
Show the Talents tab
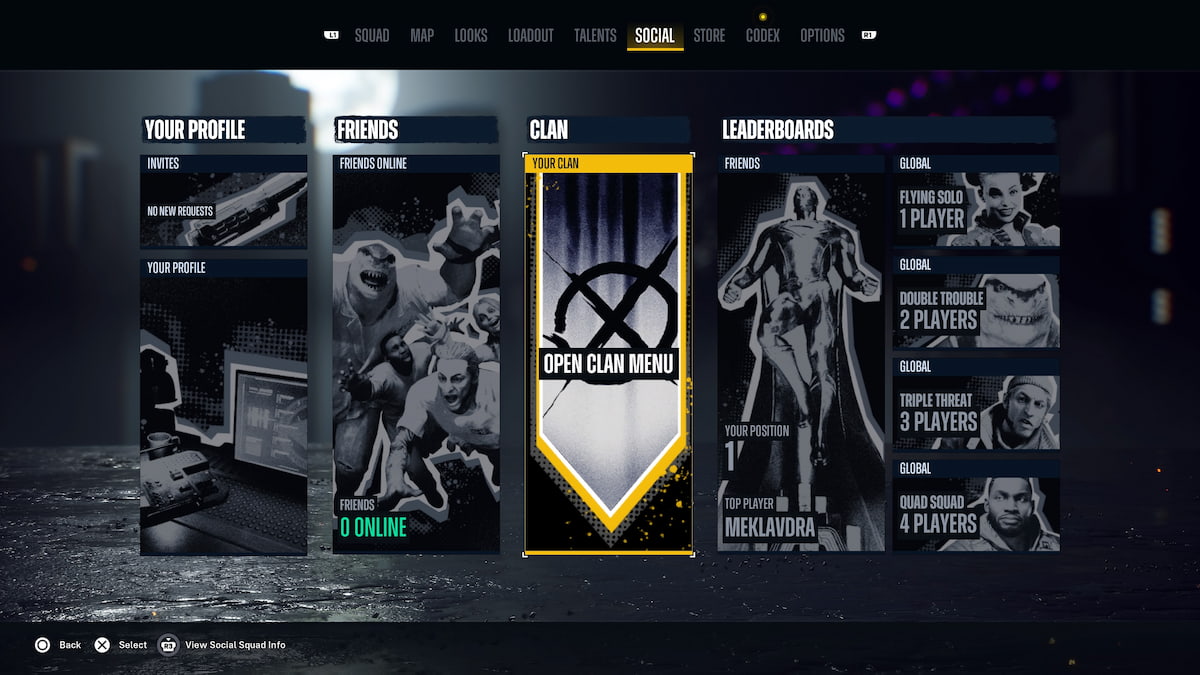pyautogui.click(x=595, y=36)
